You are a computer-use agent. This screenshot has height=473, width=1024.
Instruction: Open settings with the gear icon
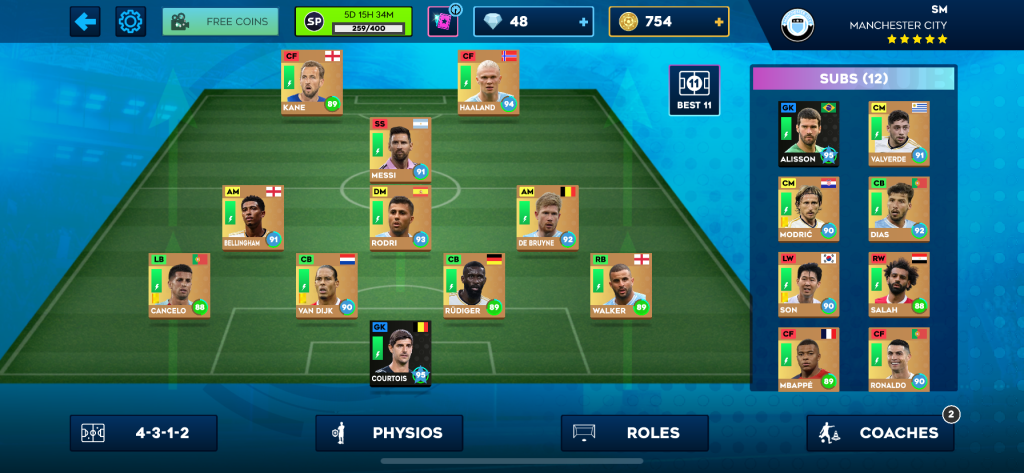130,21
